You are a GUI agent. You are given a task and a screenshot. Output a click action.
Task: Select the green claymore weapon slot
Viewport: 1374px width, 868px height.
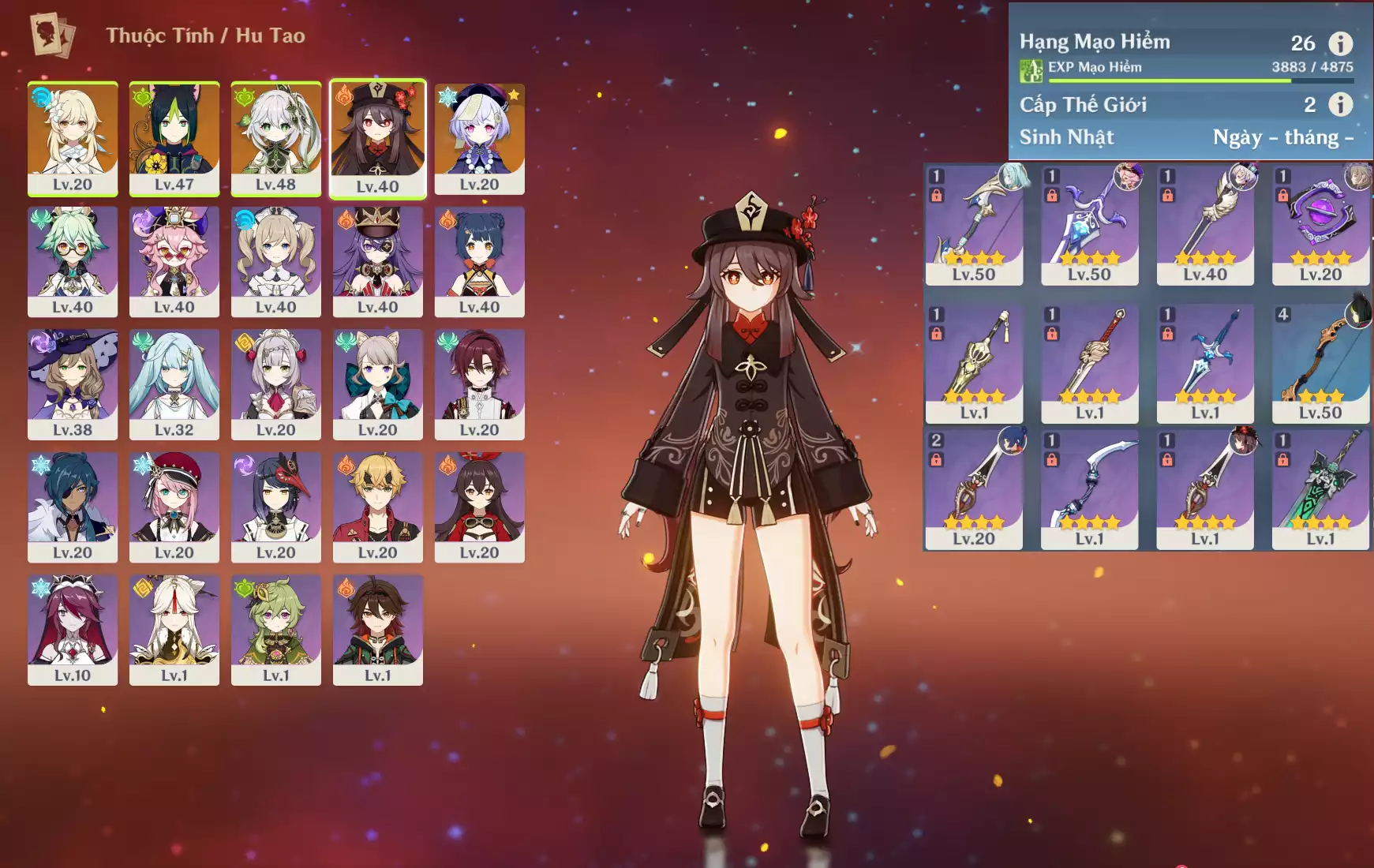(x=1320, y=489)
